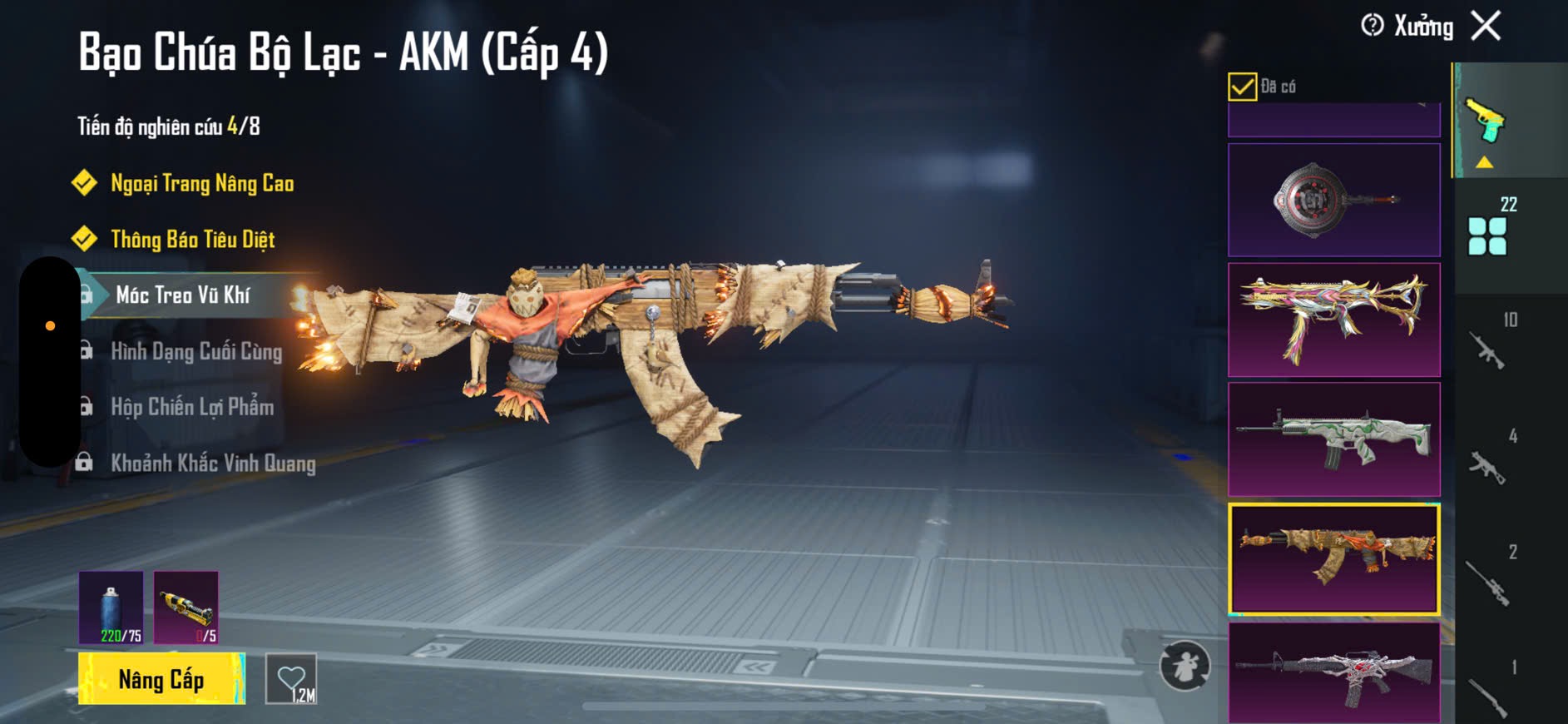This screenshot has width=1568, height=724.
Task: Click the blue spray paint material slot
Action: coord(111,607)
